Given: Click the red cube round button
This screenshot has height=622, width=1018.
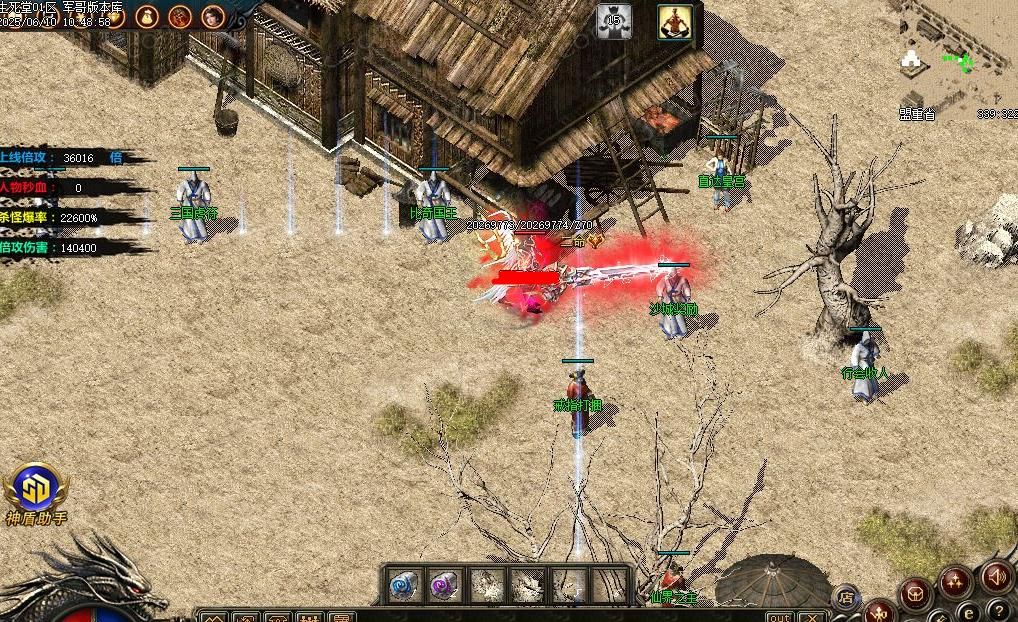Looking at the screenshot, I should click(914, 594).
